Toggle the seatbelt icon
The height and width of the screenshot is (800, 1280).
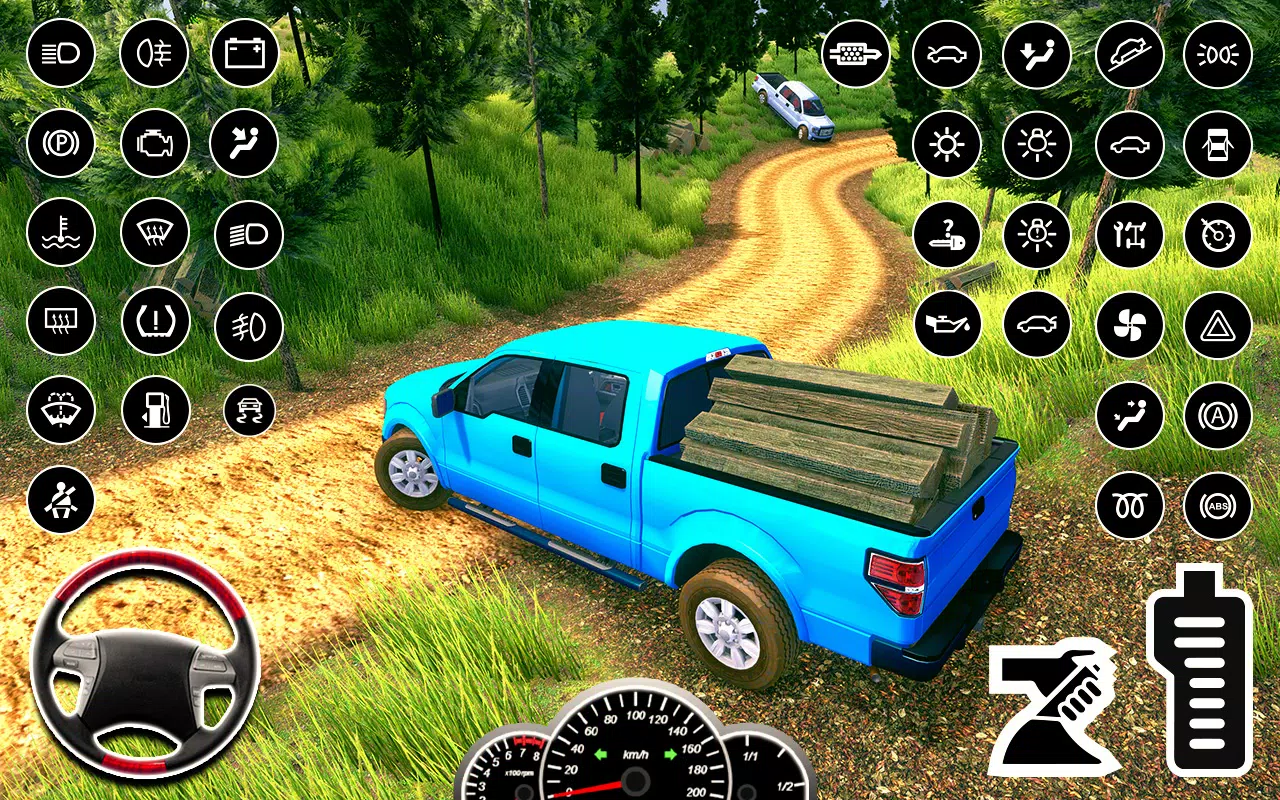pos(61,500)
